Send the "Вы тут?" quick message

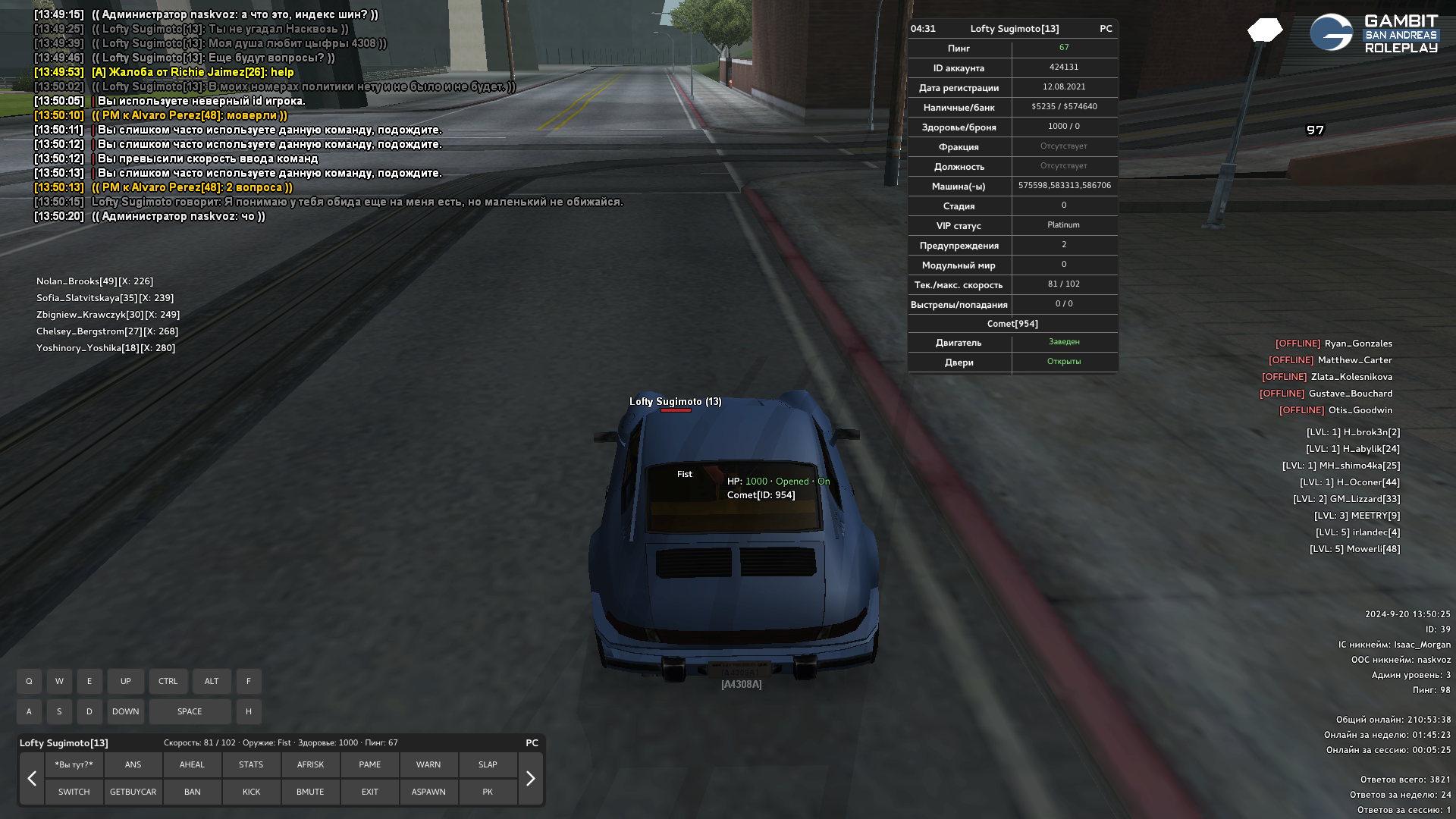[x=74, y=764]
